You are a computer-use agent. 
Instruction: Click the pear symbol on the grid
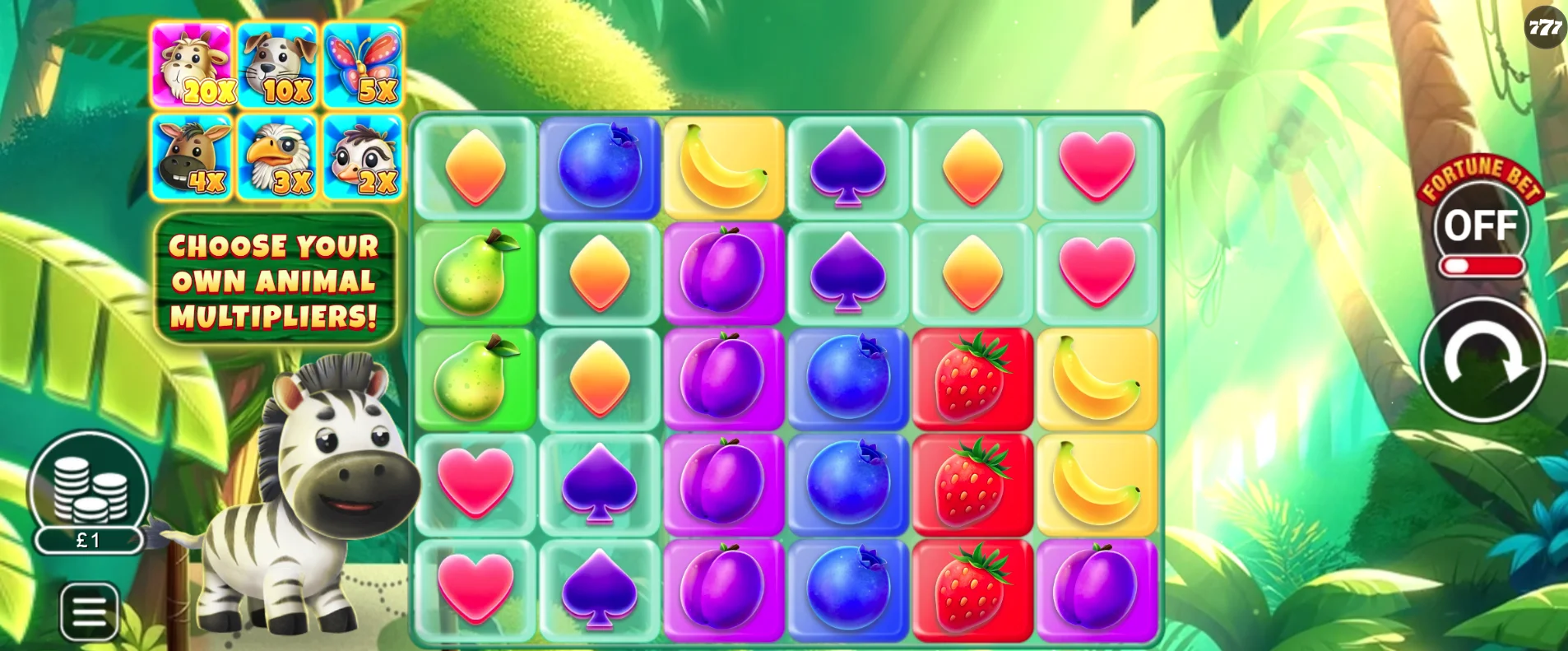point(475,272)
